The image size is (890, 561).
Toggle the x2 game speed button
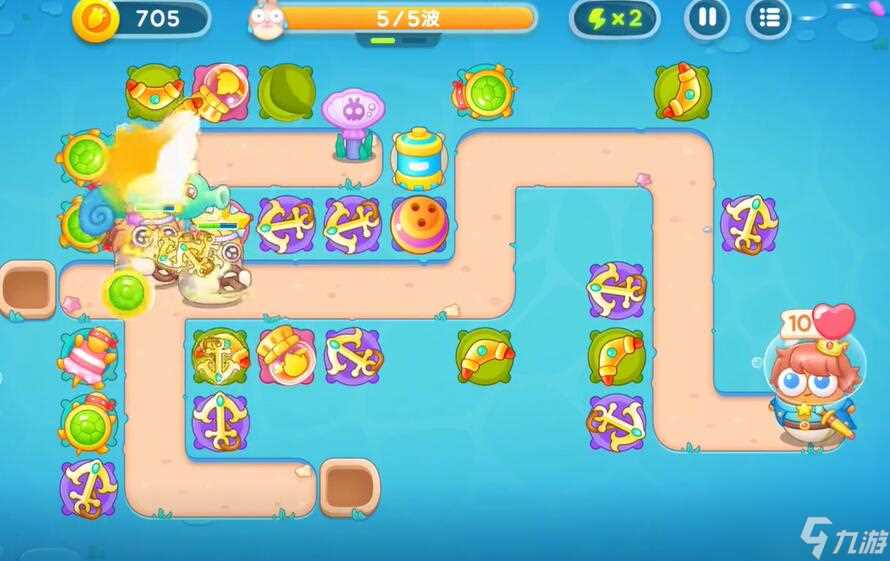pyautogui.click(x=614, y=18)
